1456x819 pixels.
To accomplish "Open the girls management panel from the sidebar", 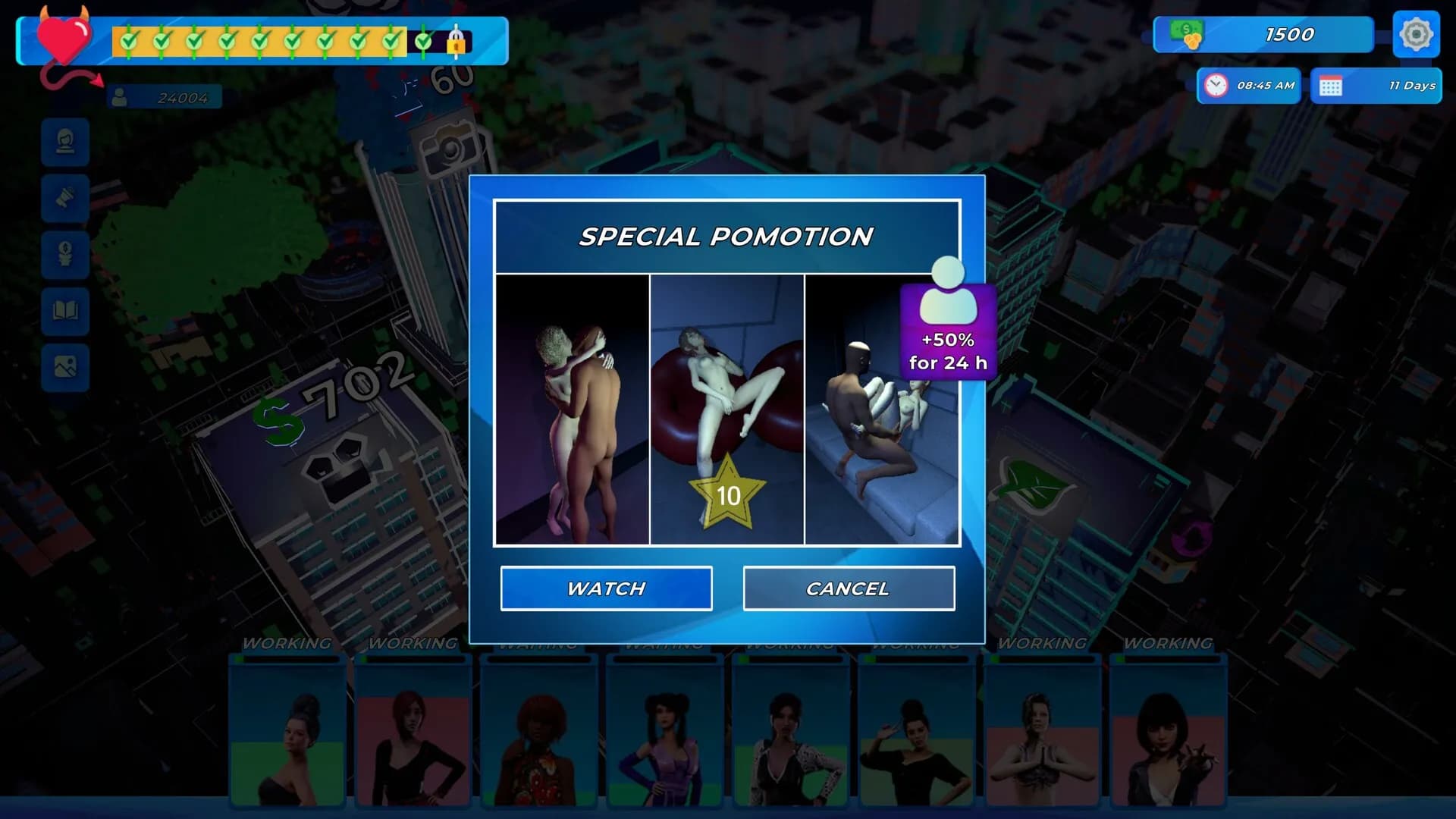I will pos(64,143).
